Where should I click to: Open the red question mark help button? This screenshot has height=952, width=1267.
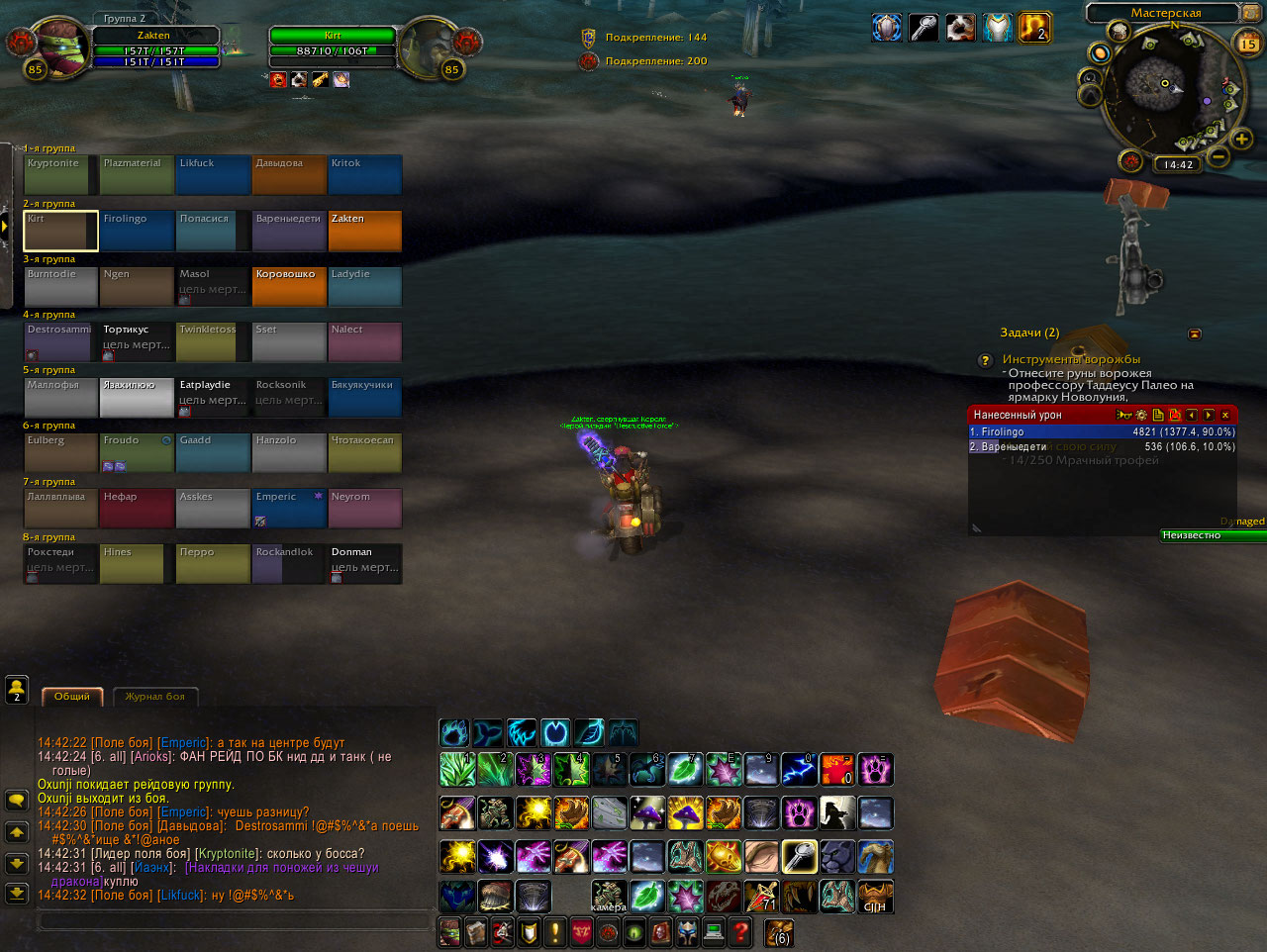[x=739, y=932]
